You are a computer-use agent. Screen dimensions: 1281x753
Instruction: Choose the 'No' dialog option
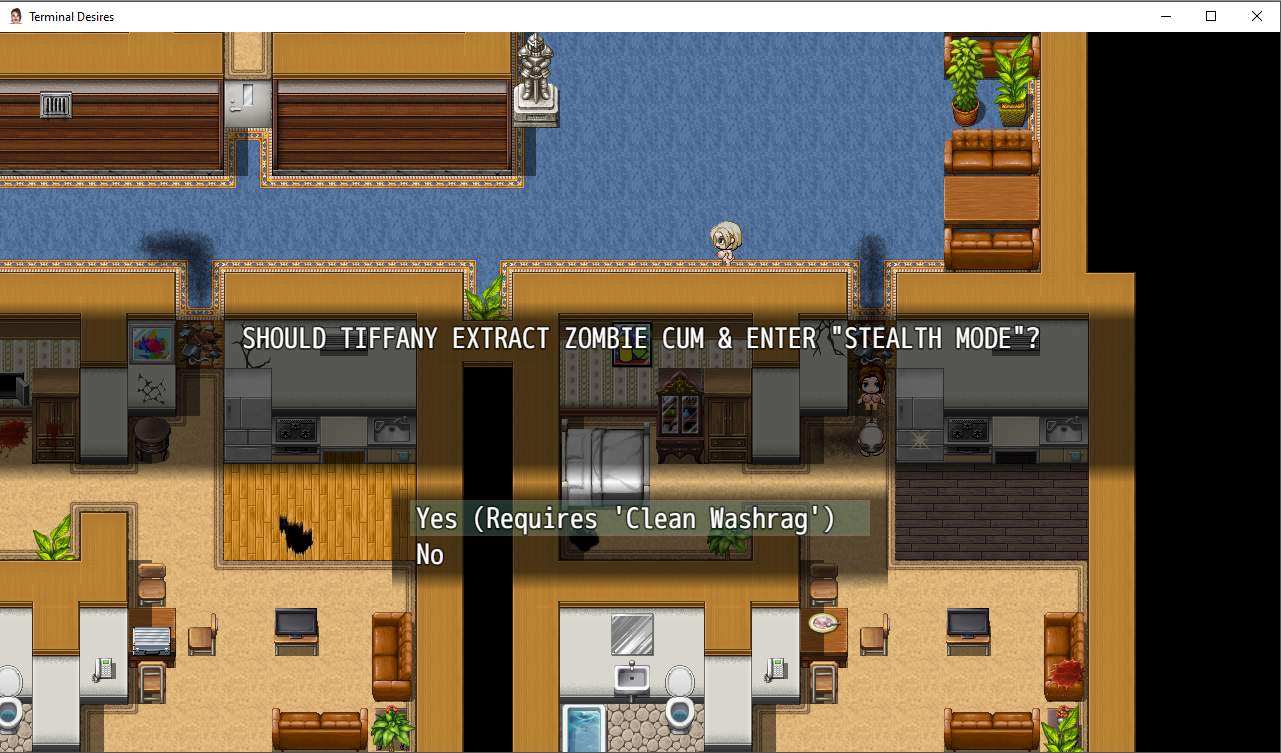click(x=429, y=554)
